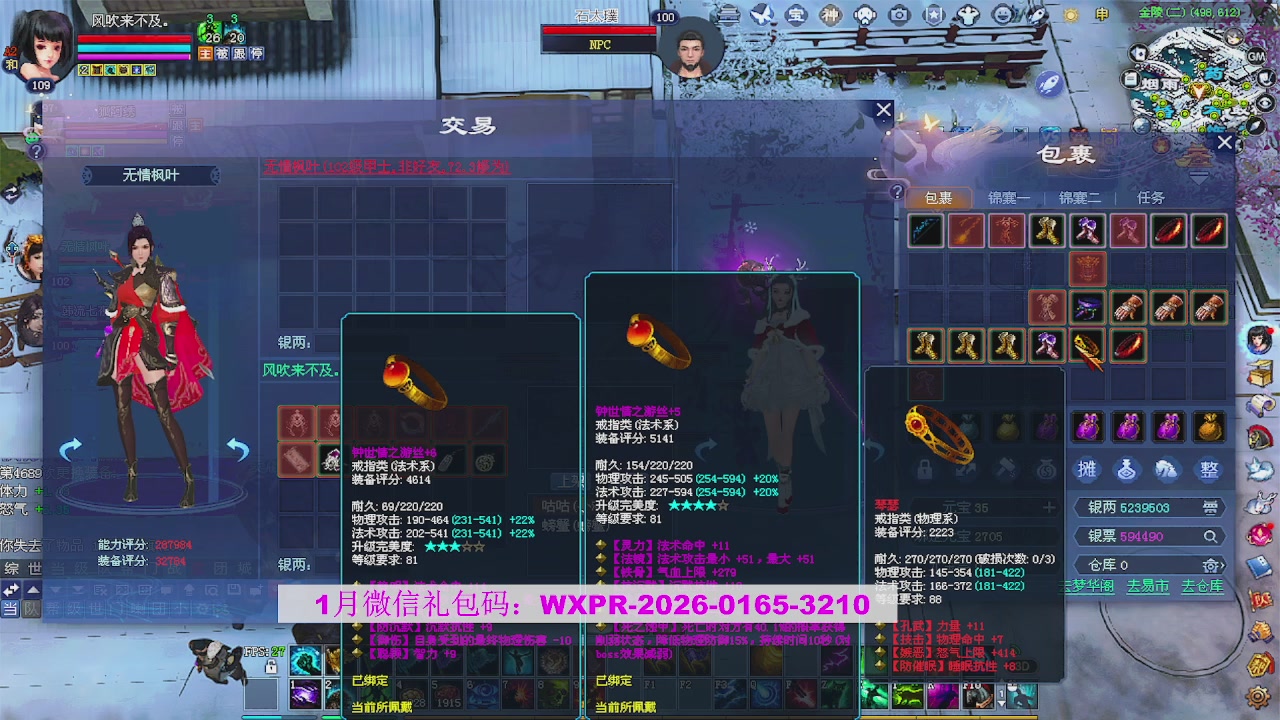
Task: Open a stall using the 摊 icon
Action: click(1087, 470)
